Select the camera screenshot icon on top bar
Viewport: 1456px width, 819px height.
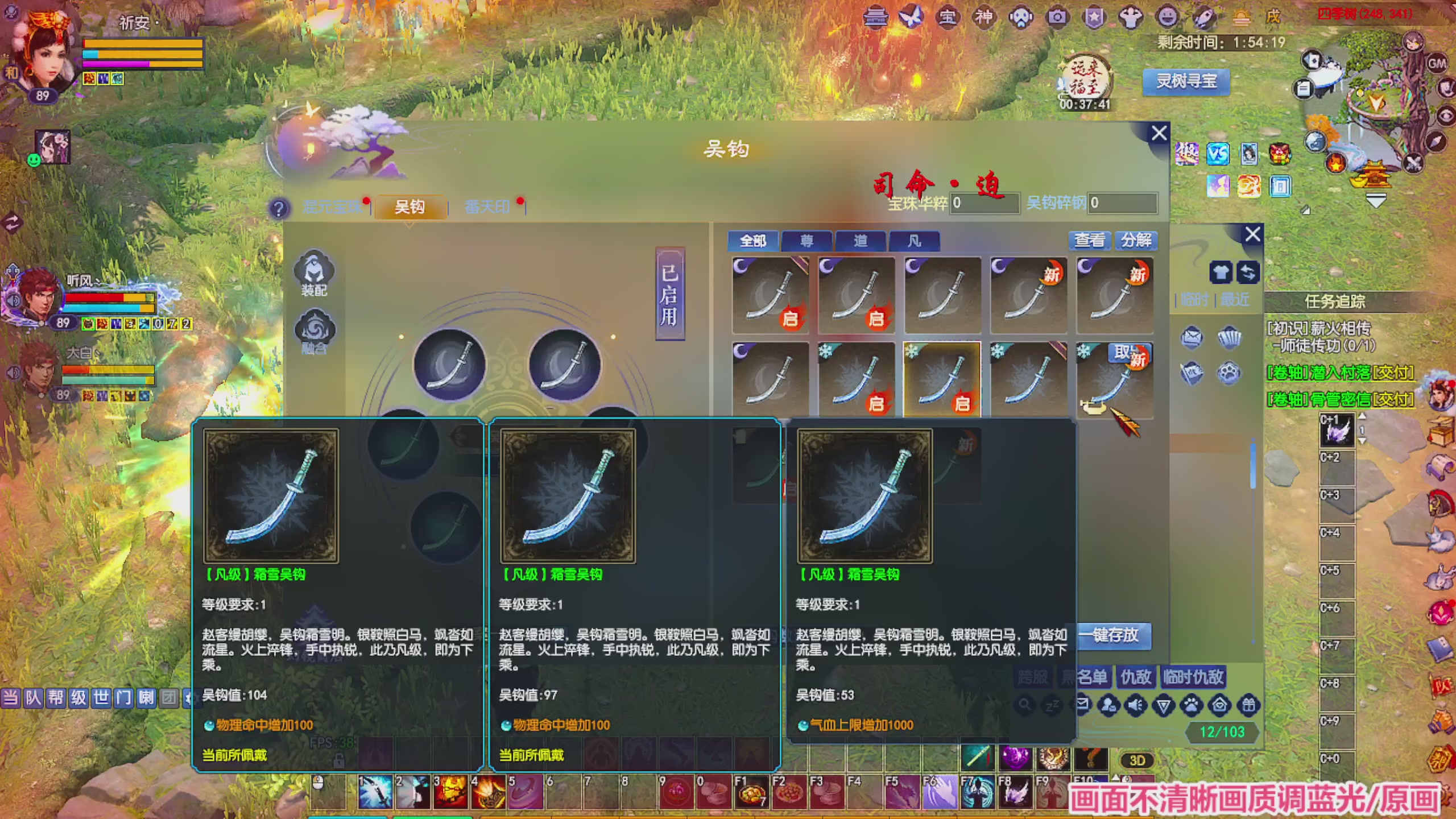[x=1057, y=18]
